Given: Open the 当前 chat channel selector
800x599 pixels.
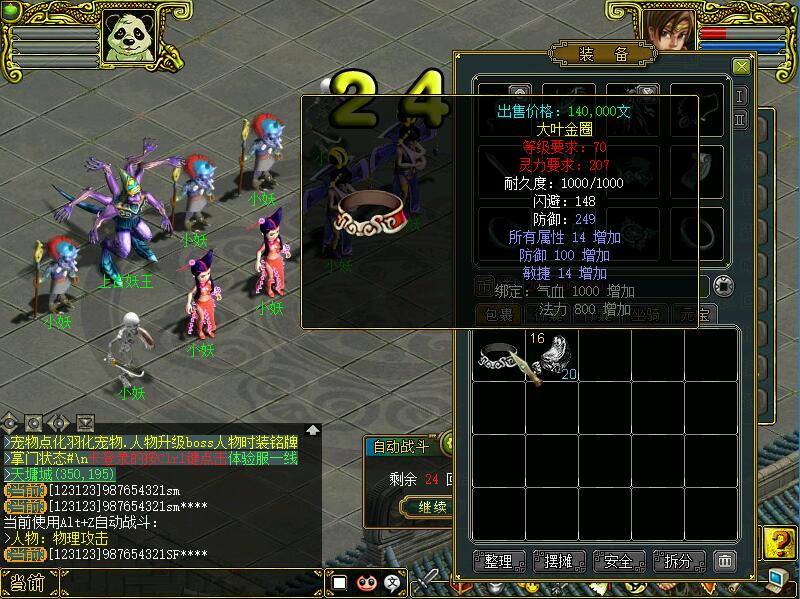Looking at the screenshot, I should [27, 583].
